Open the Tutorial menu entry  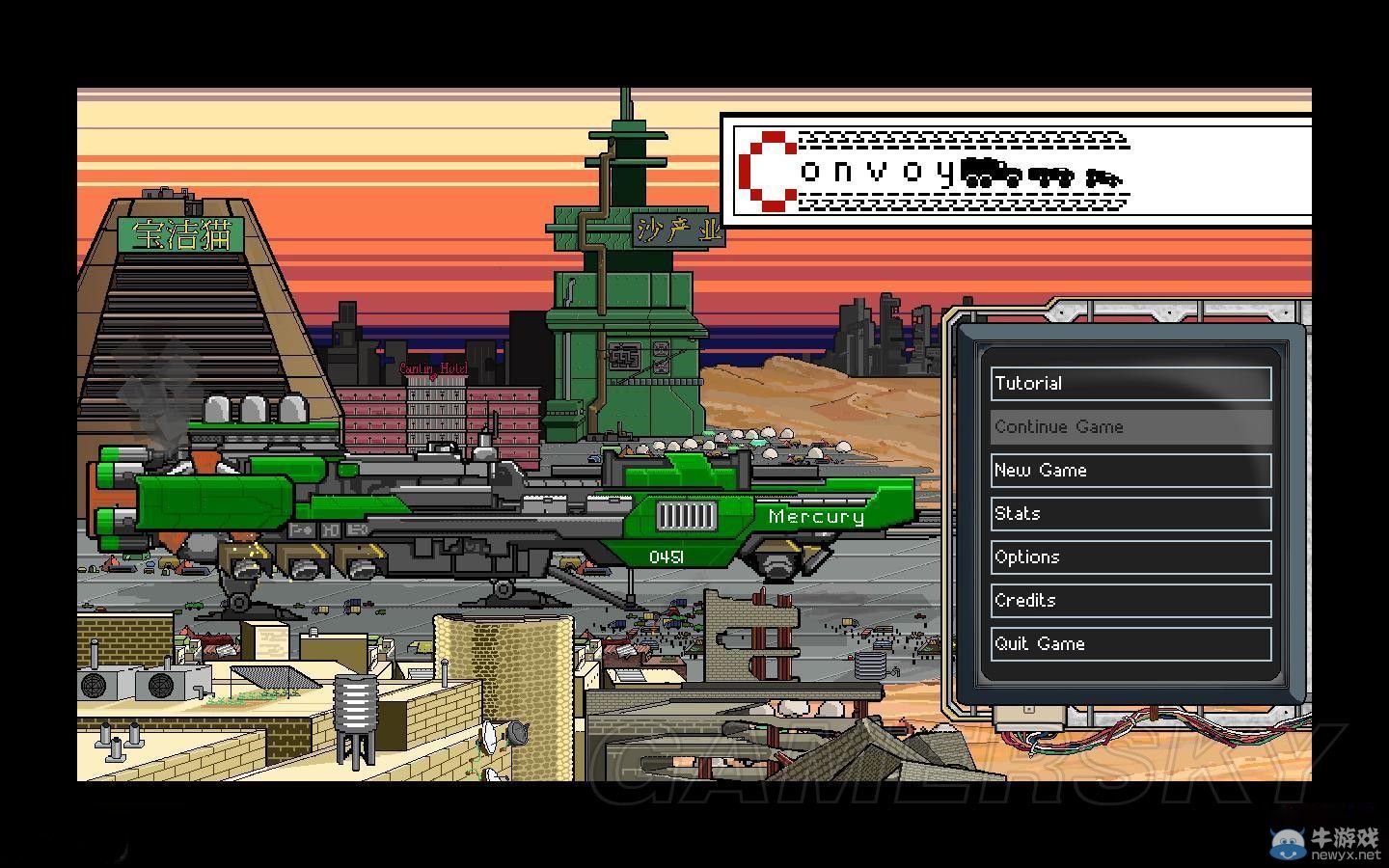(x=1130, y=384)
